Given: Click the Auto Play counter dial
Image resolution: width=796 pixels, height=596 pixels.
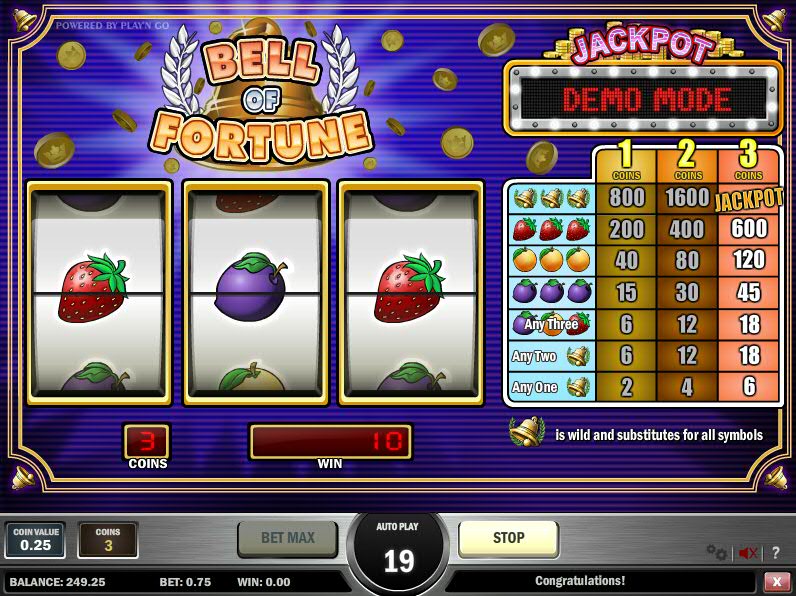Looking at the screenshot, I should [x=399, y=553].
